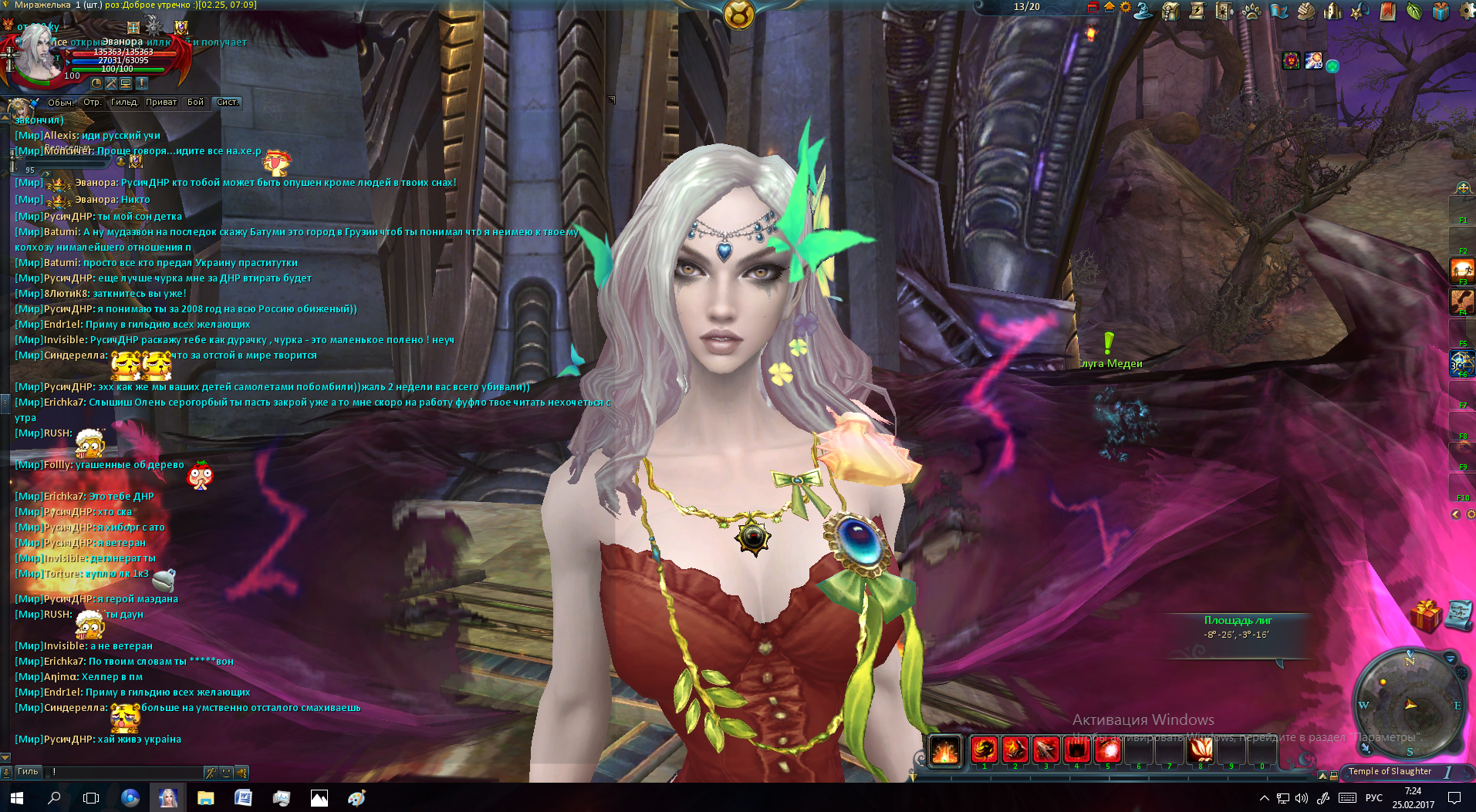
Task: Open the red gift box above minimap
Action: (1426, 616)
